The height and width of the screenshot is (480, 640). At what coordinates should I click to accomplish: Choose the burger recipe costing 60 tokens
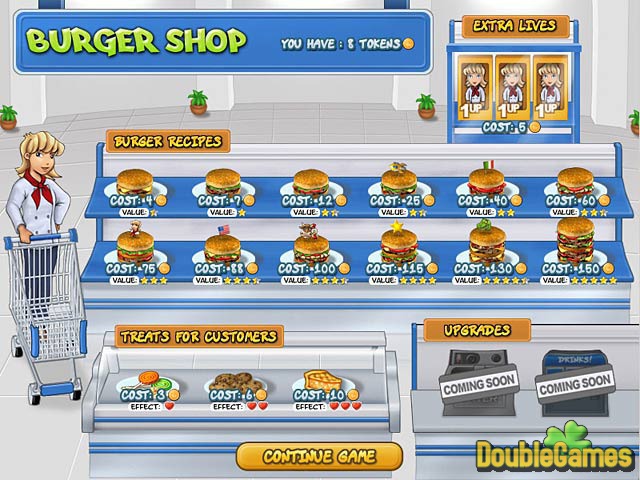(575, 182)
